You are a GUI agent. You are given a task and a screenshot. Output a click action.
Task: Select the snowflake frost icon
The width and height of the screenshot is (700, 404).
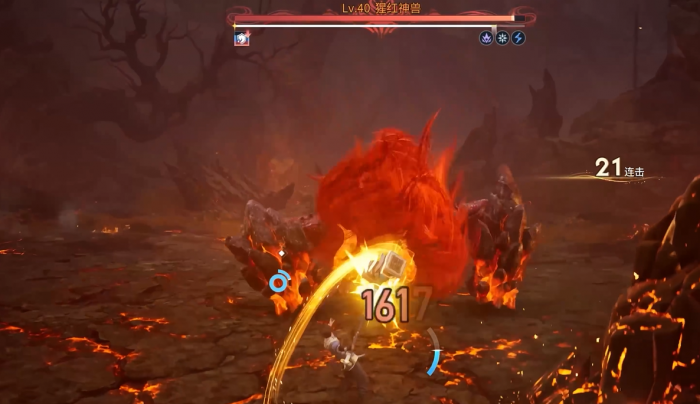pos(502,39)
